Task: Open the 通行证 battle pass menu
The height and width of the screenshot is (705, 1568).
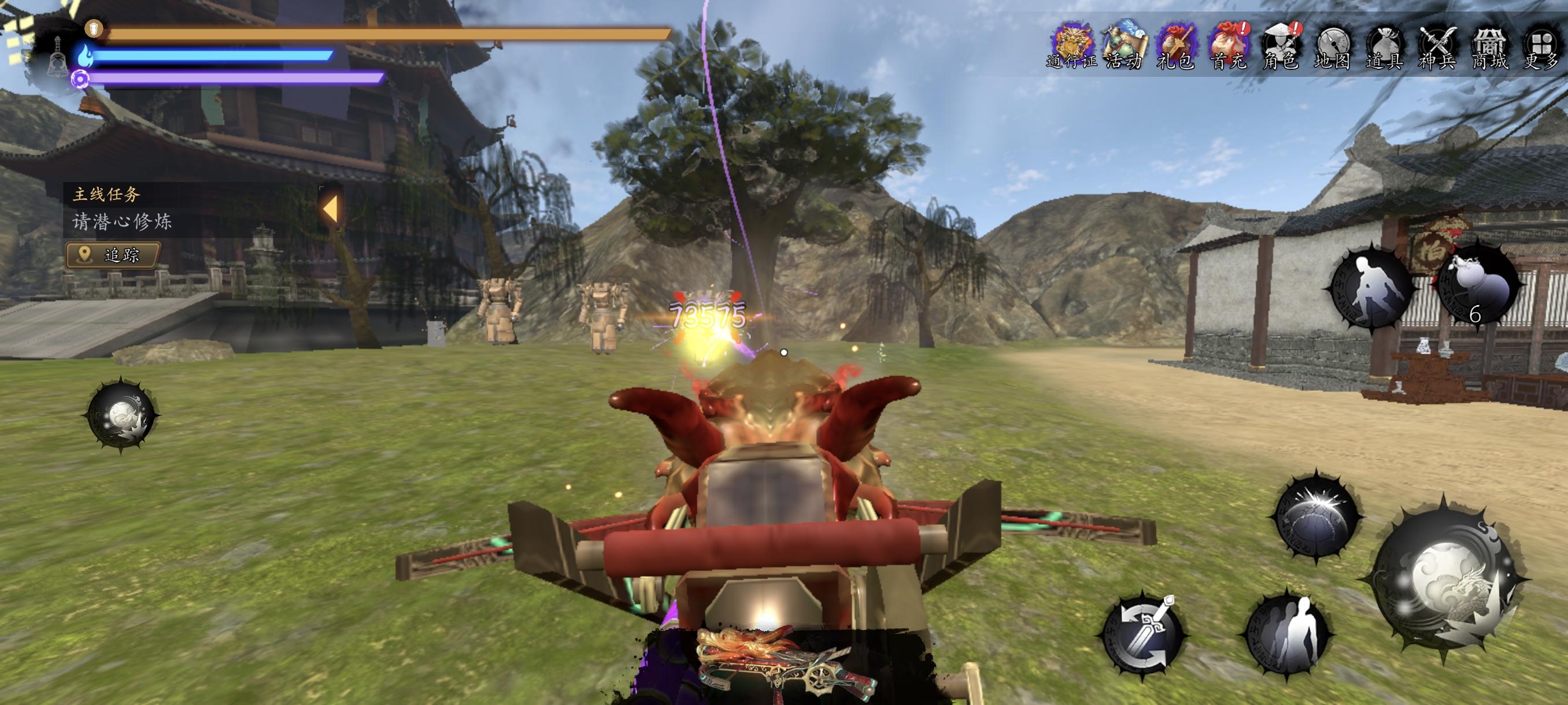Action: point(1073,44)
